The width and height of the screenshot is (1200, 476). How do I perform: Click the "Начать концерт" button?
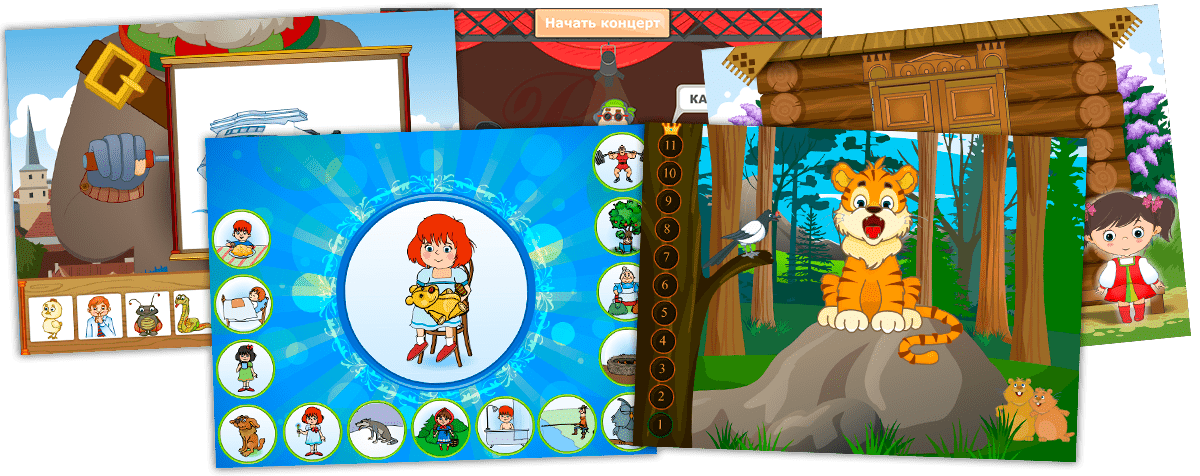click(601, 22)
